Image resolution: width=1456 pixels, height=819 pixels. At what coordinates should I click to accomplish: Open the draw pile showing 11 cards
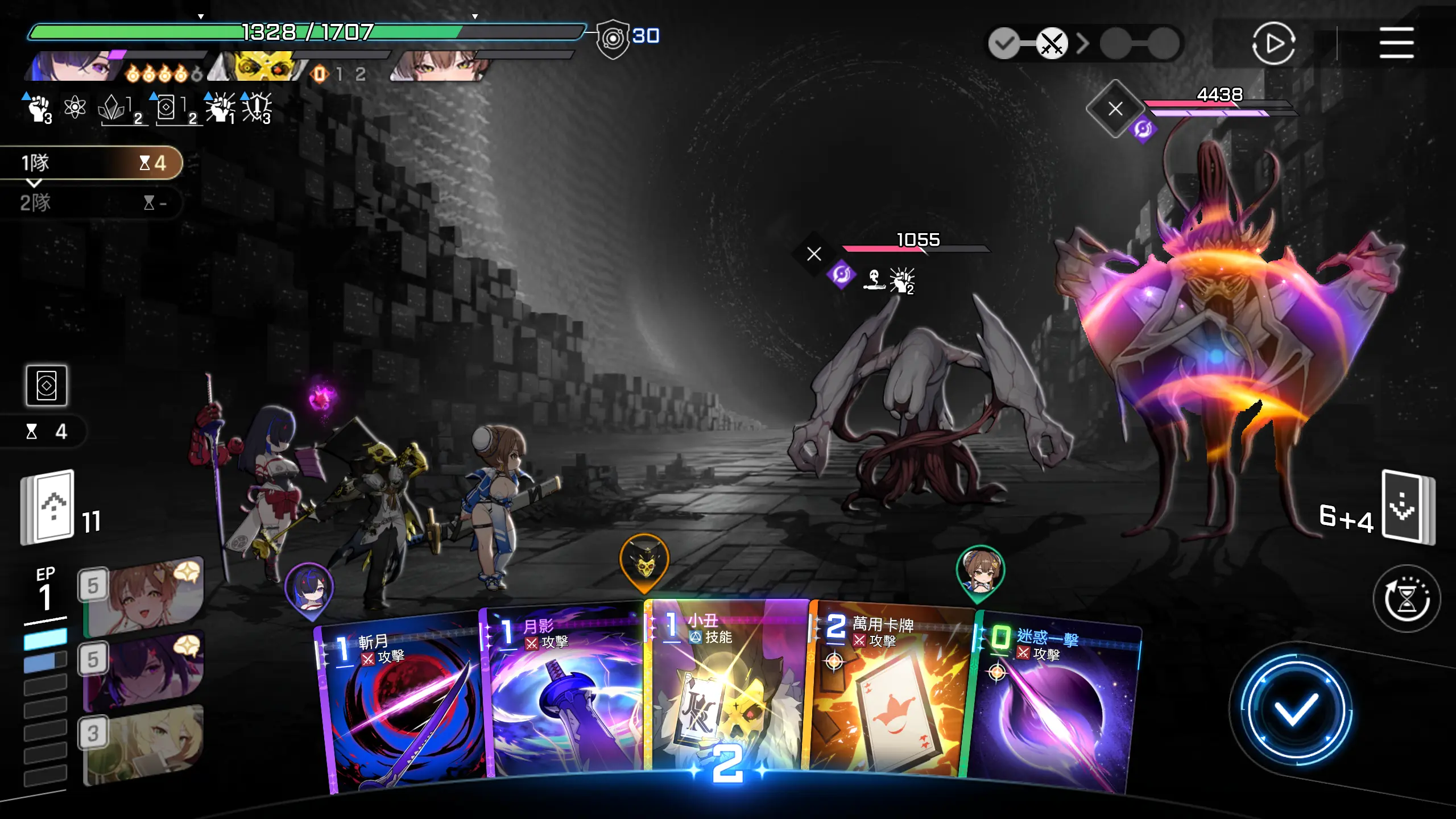[x=48, y=507]
